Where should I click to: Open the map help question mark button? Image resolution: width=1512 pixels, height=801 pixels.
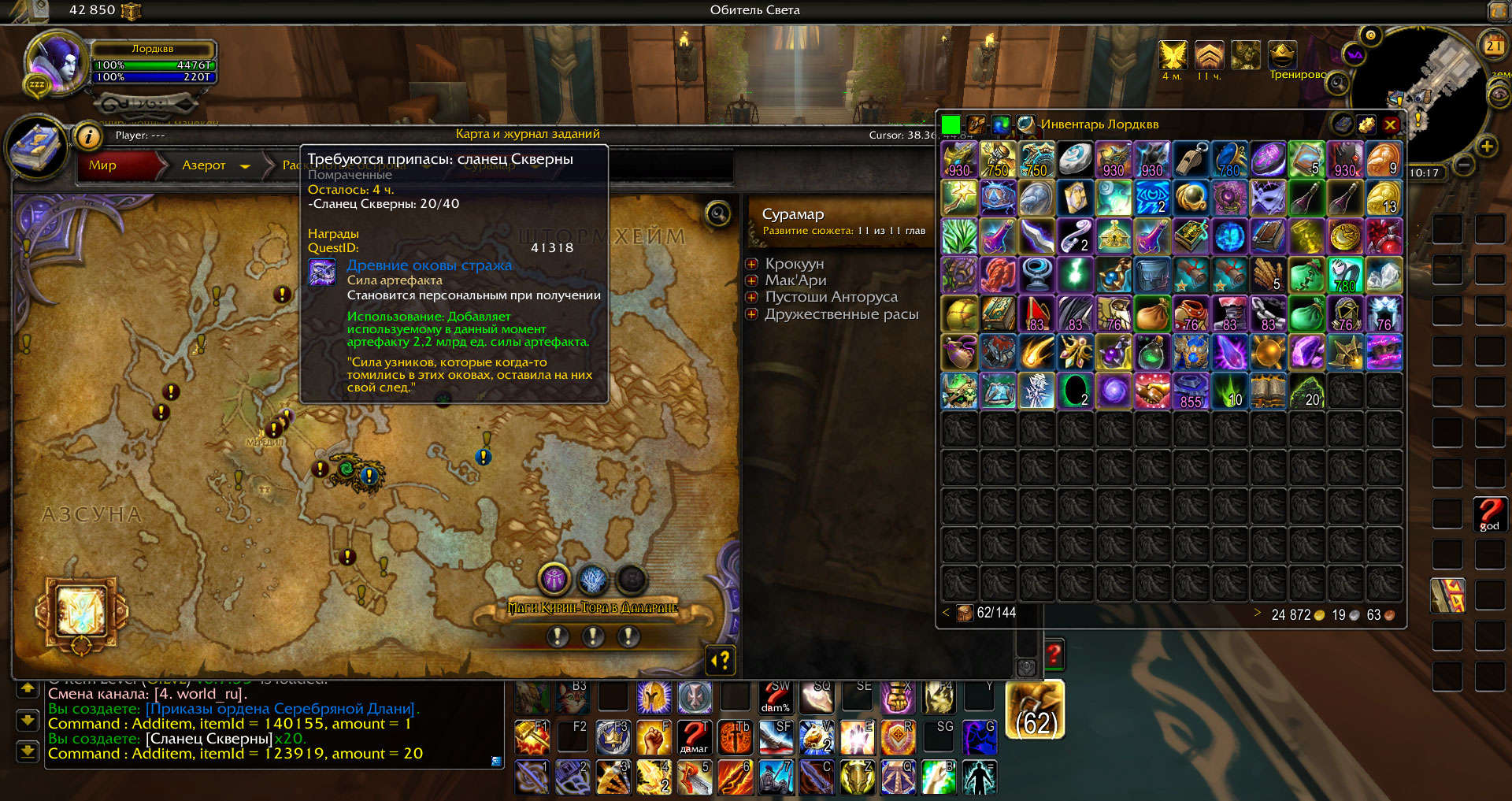721,660
